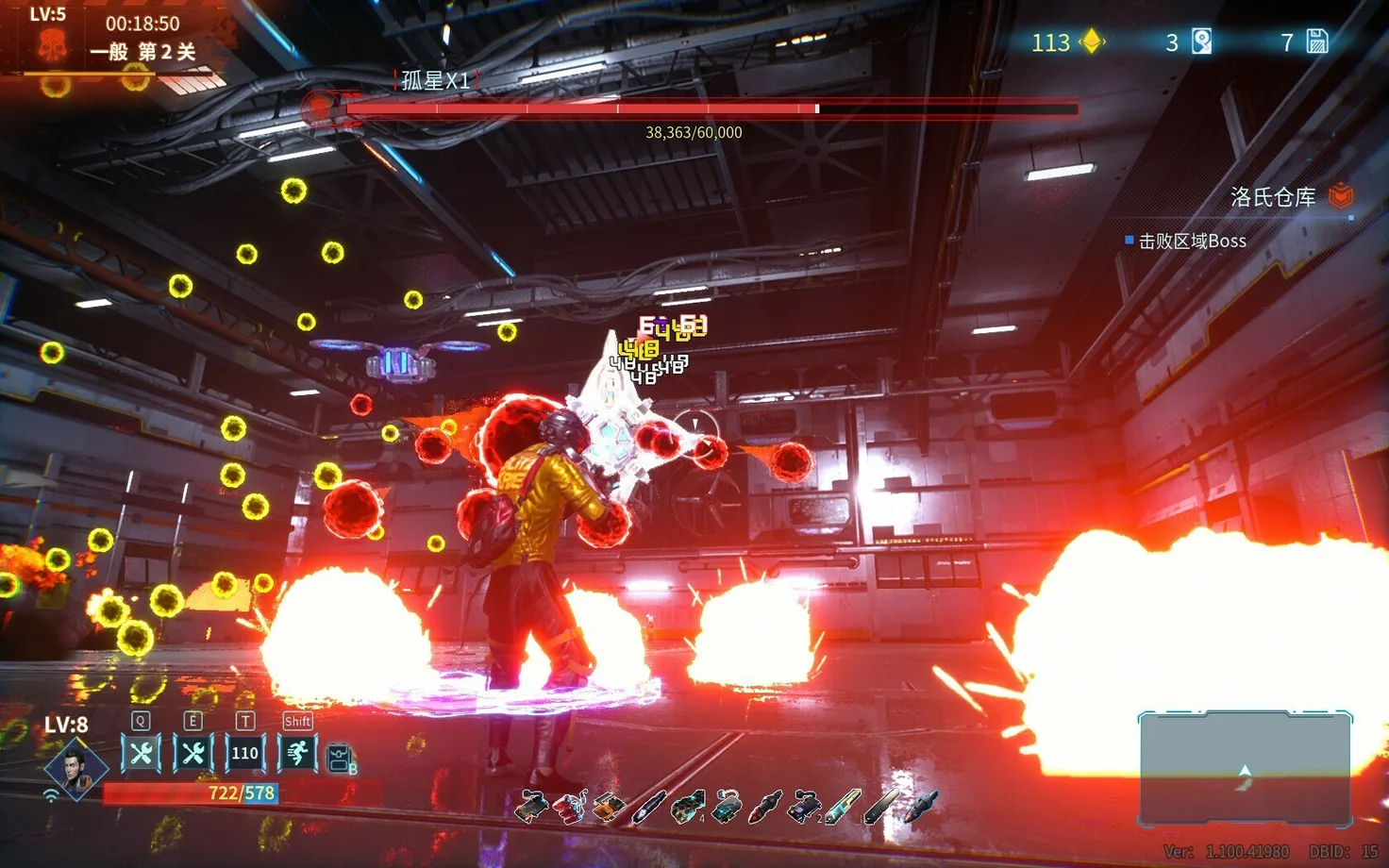This screenshot has width=1389, height=868.
Task: Select the red canister item in the item bar
Action: click(569, 807)
